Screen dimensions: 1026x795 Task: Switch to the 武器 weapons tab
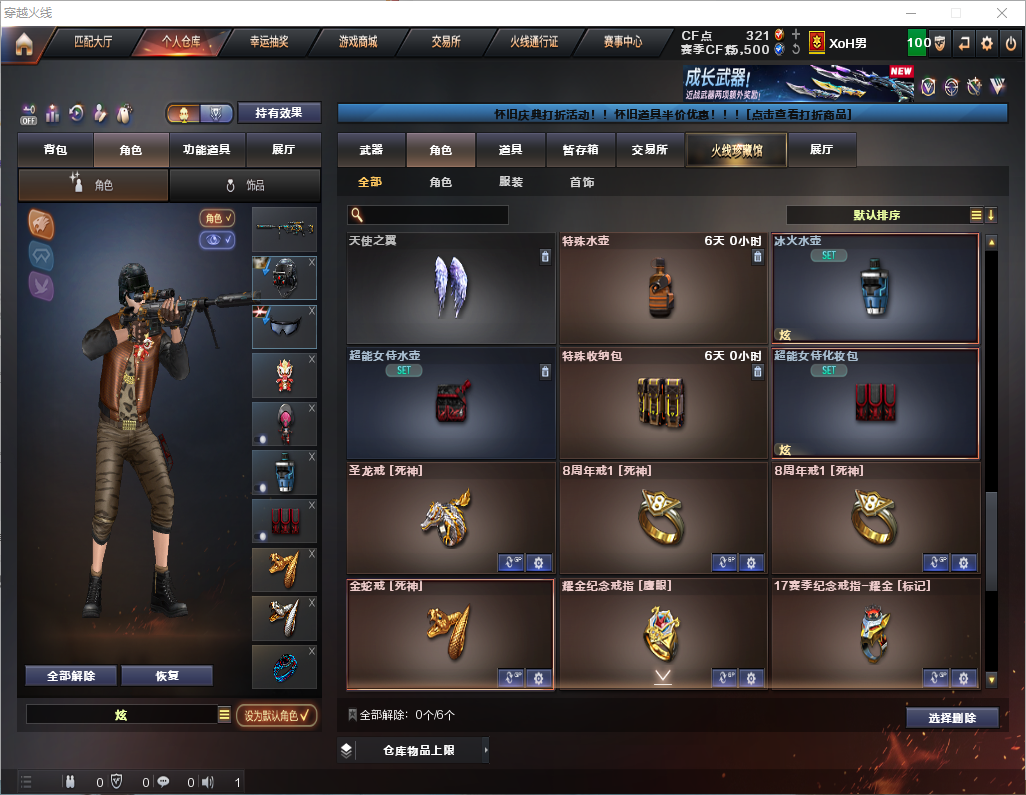click(371, 150)
